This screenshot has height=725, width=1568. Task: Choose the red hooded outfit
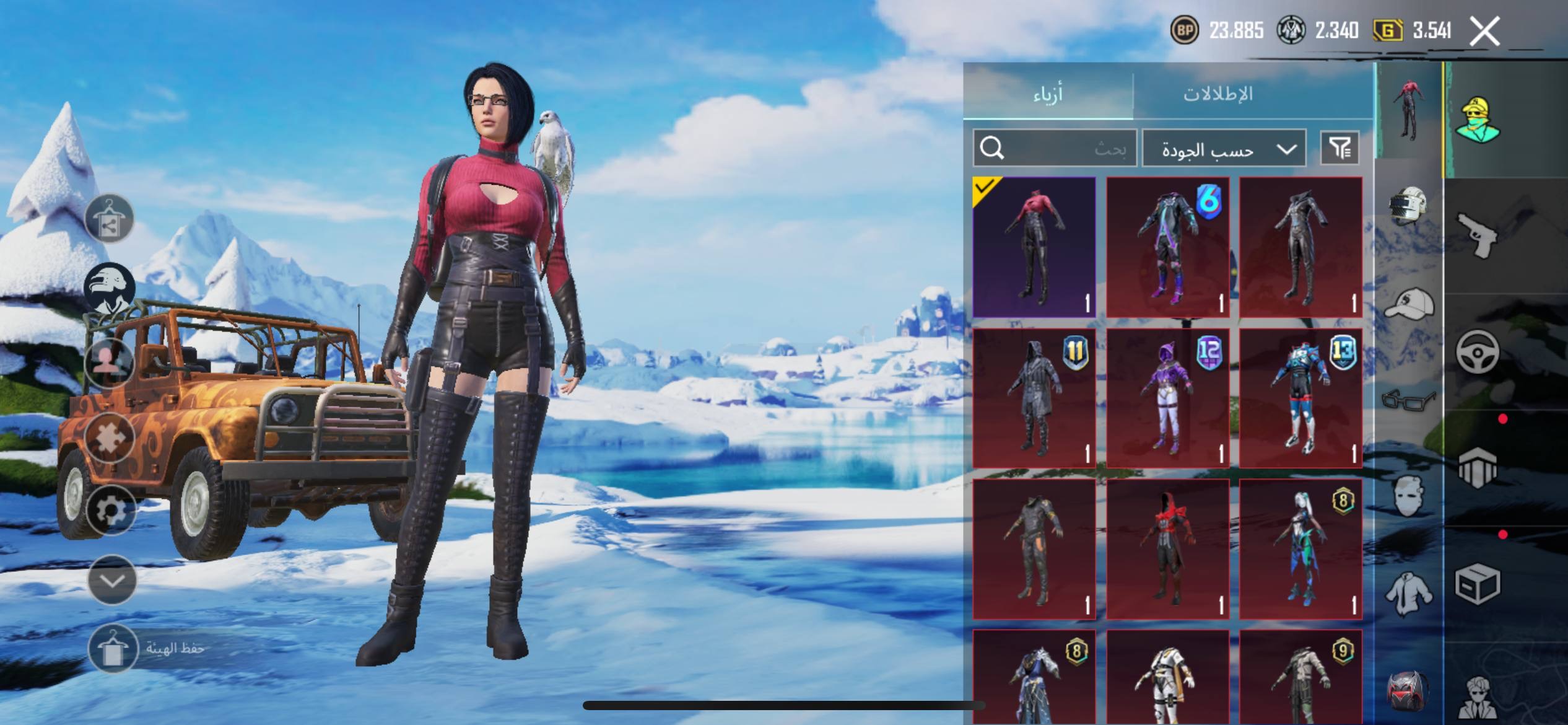point(1168,549)
